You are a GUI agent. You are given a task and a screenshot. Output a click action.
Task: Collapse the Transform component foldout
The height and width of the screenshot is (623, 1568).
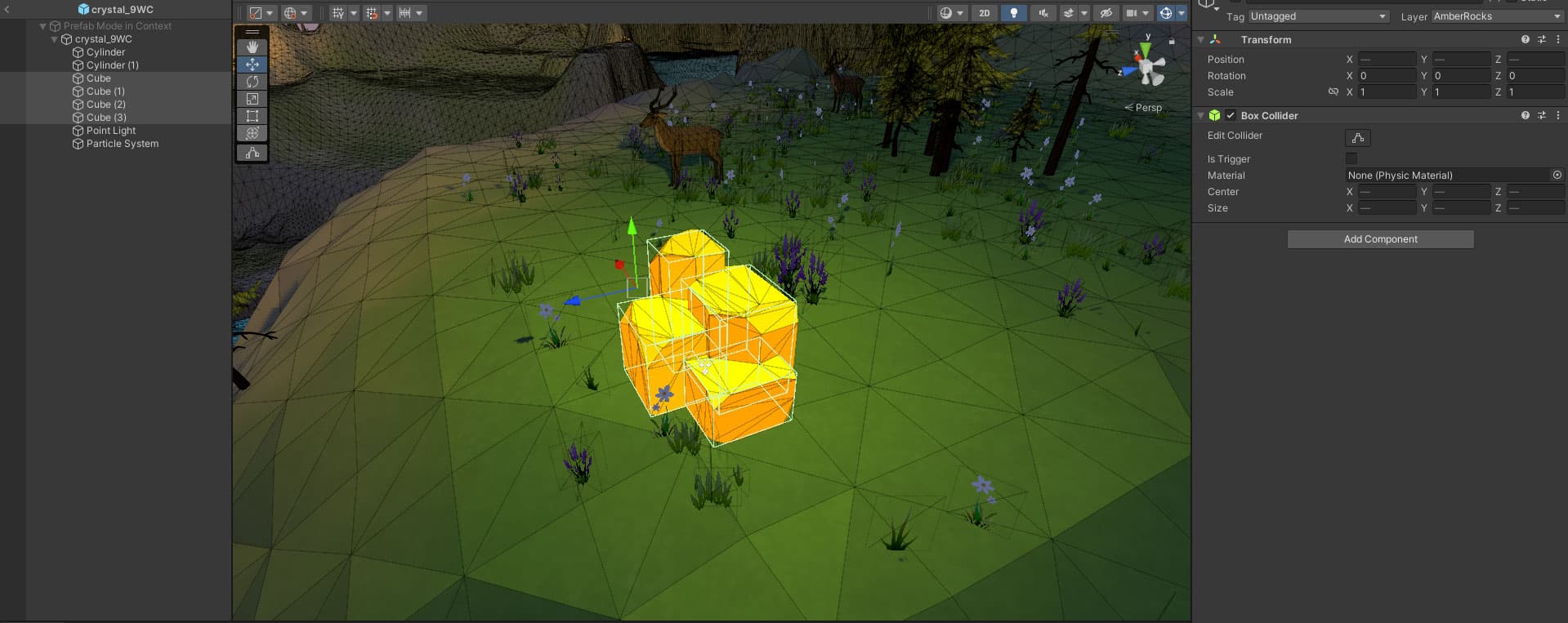coord(1200,40)
